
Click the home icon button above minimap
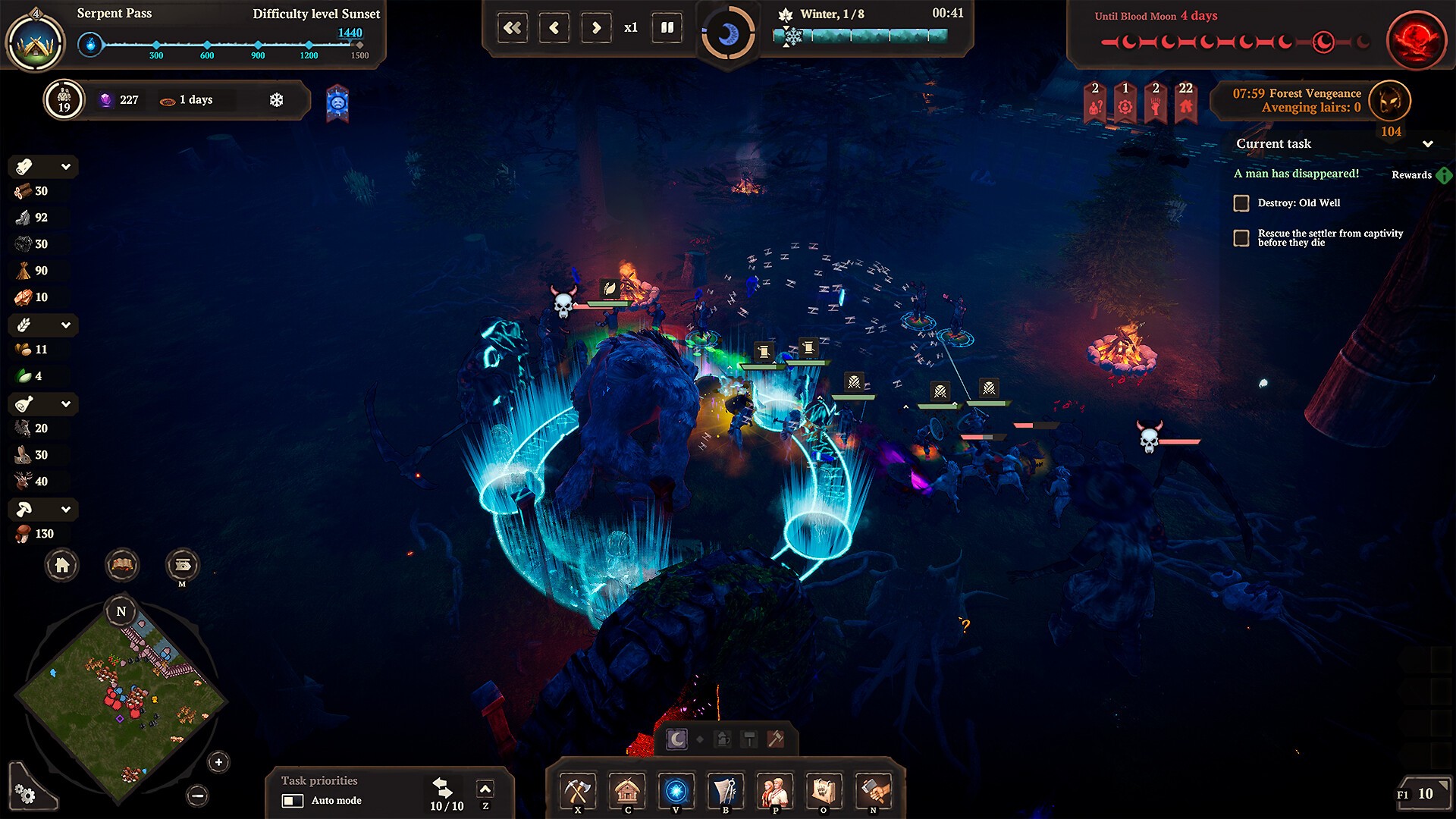pos(62,565)
